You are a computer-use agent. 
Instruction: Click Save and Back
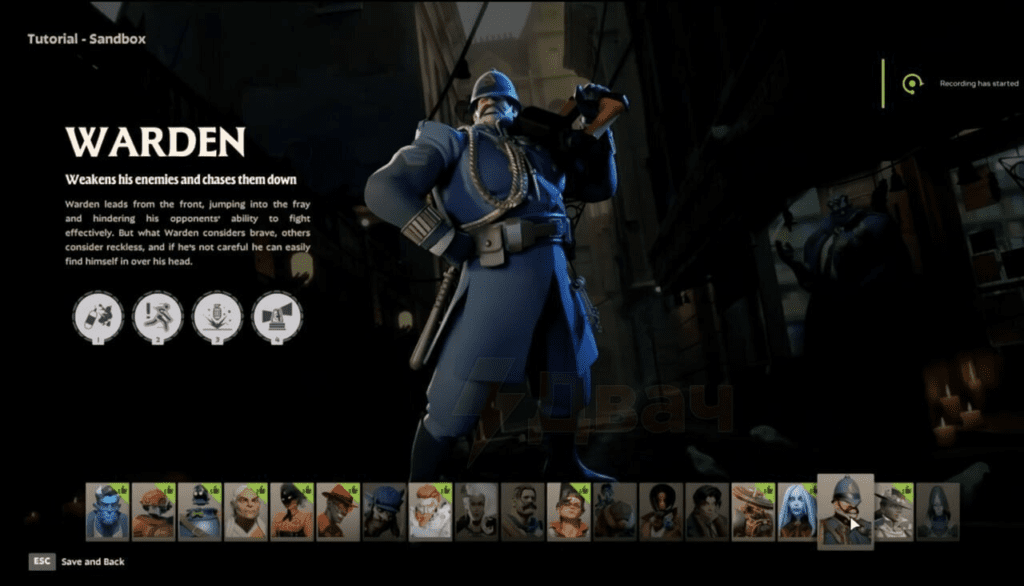92,562
